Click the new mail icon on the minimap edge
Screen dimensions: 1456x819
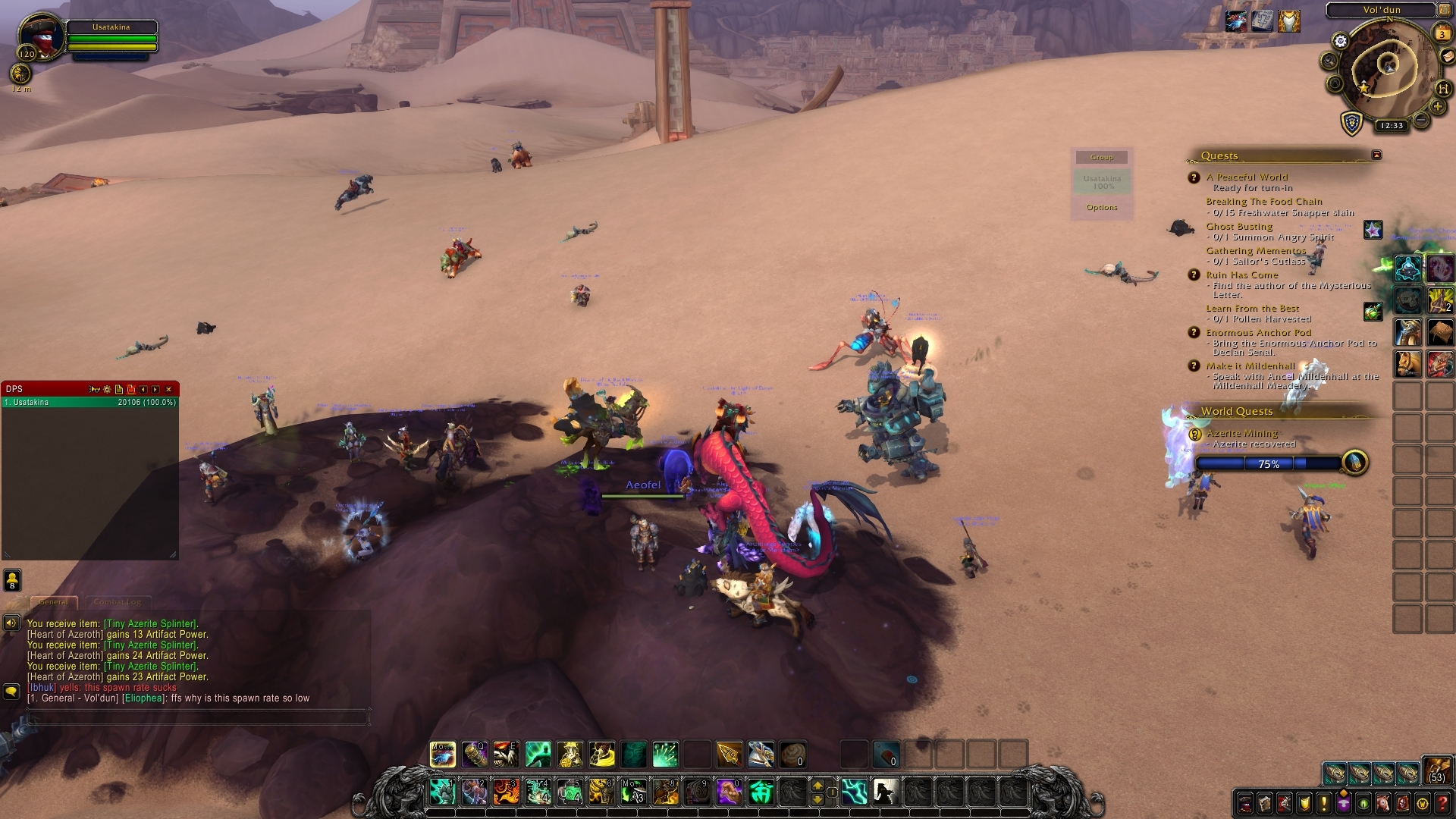pos(1447,56)
